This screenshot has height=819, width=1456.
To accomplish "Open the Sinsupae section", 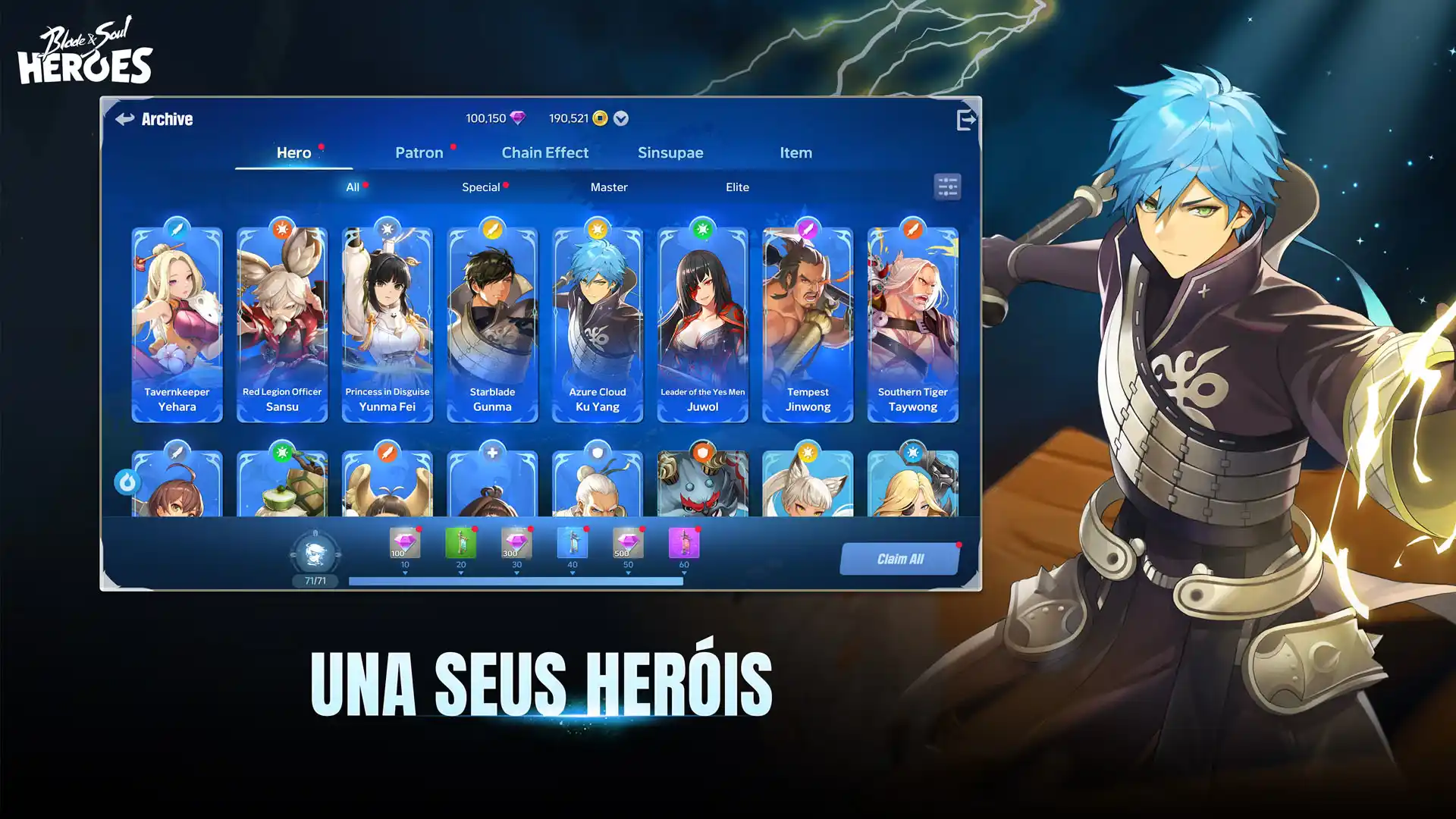I will click(x=670, y=152).
